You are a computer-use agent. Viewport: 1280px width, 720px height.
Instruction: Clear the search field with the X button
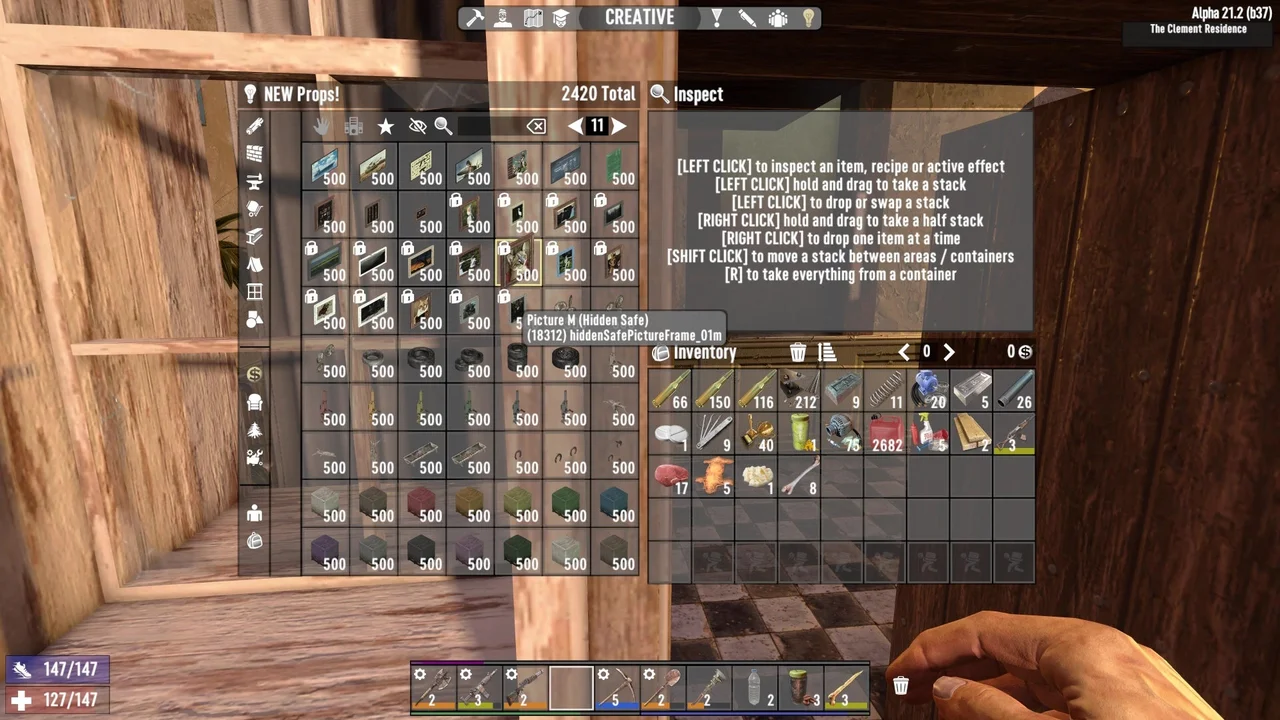click(x=537, y=125)
